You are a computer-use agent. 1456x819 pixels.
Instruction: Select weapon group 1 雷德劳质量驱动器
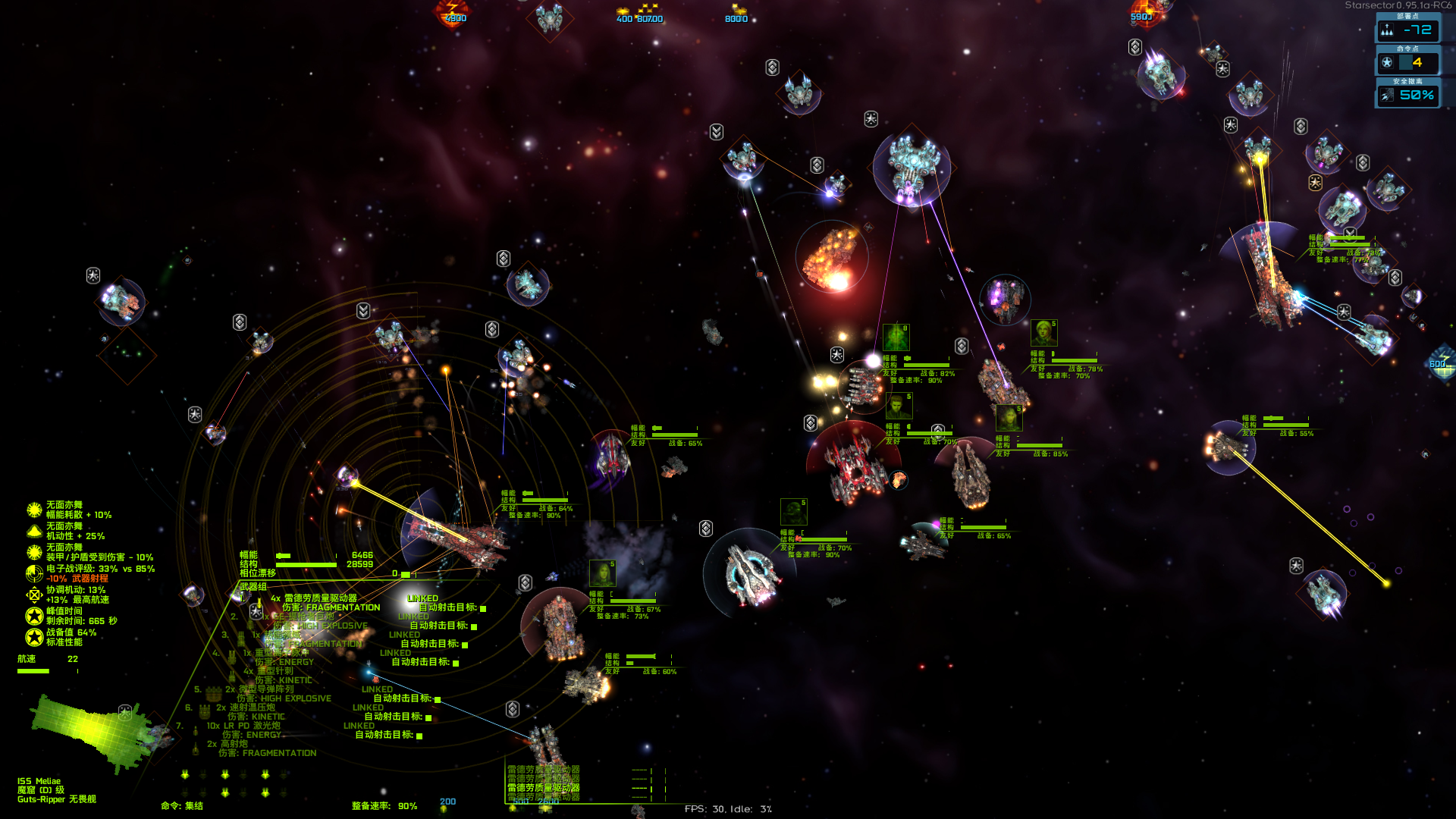tap(319, 598)
